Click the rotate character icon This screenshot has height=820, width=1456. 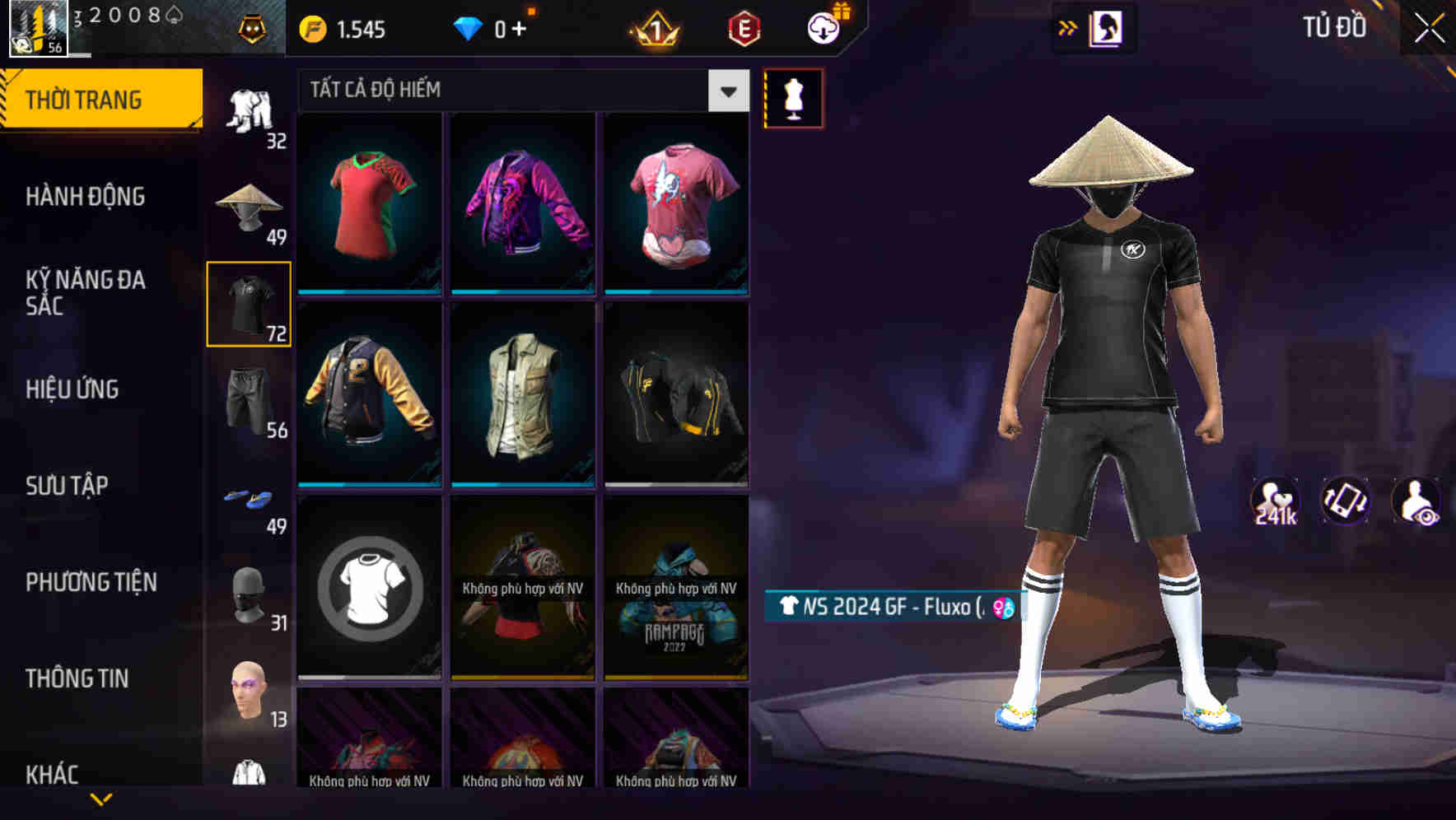coord(1343,500)
